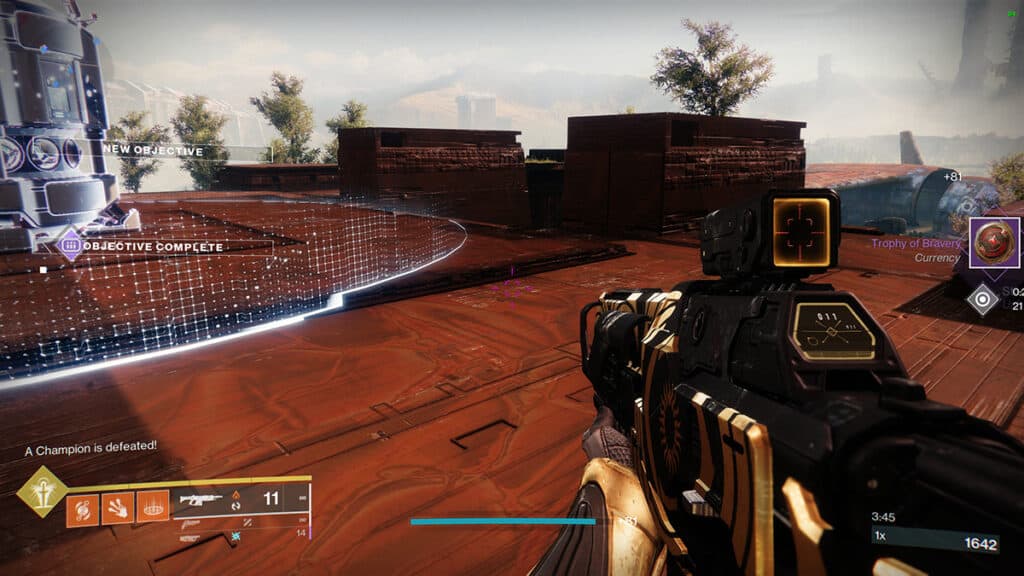This screenshot has width=1024, height=576.
Task: Click the Objective Complete diamond marker
Action: (x=70, y=244)
